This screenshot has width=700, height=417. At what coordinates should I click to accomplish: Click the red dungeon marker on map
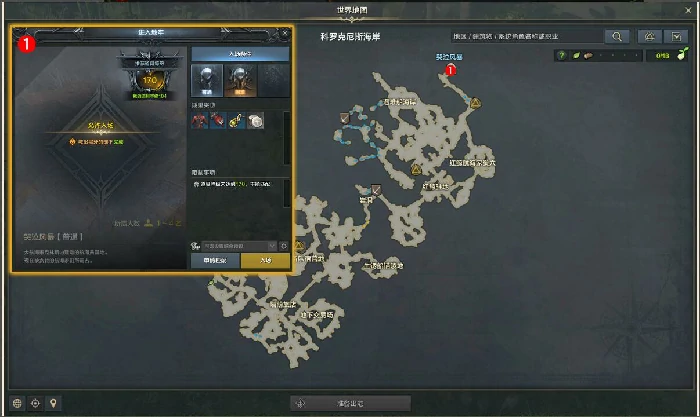pyautogui.click(x=450, y=70)
